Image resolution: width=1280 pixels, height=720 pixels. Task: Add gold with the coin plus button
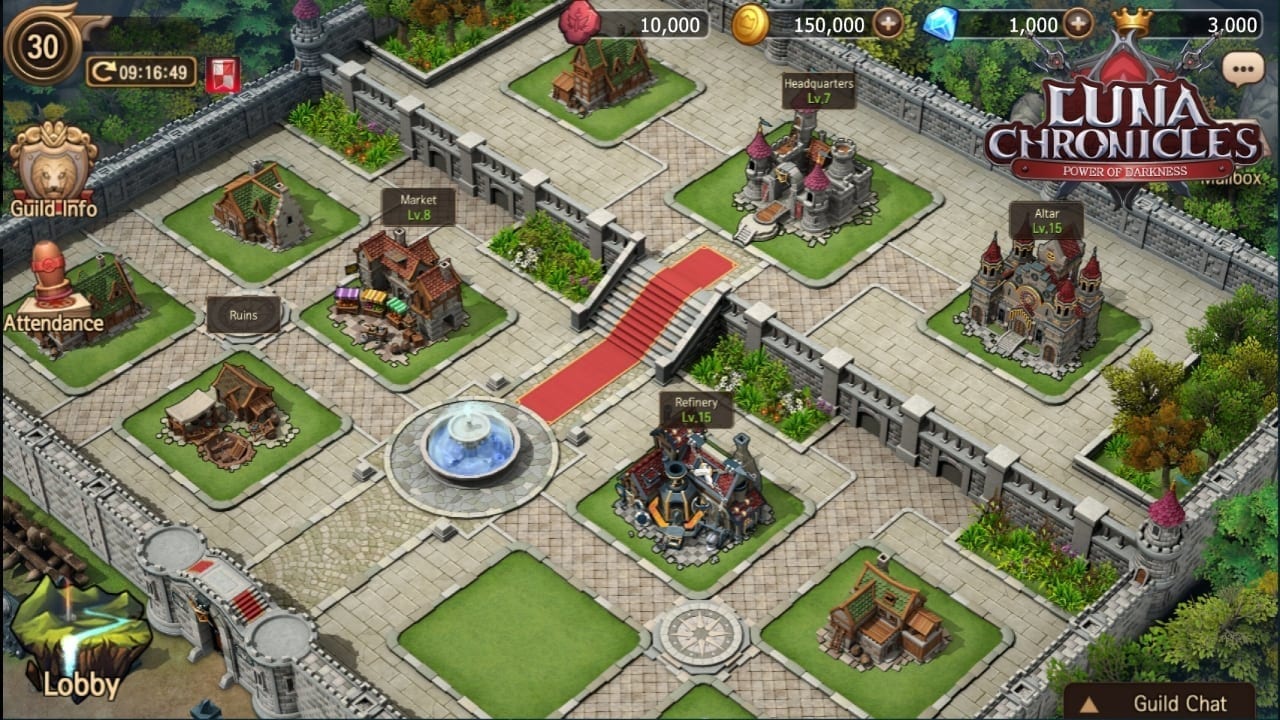tap(887, 24)
